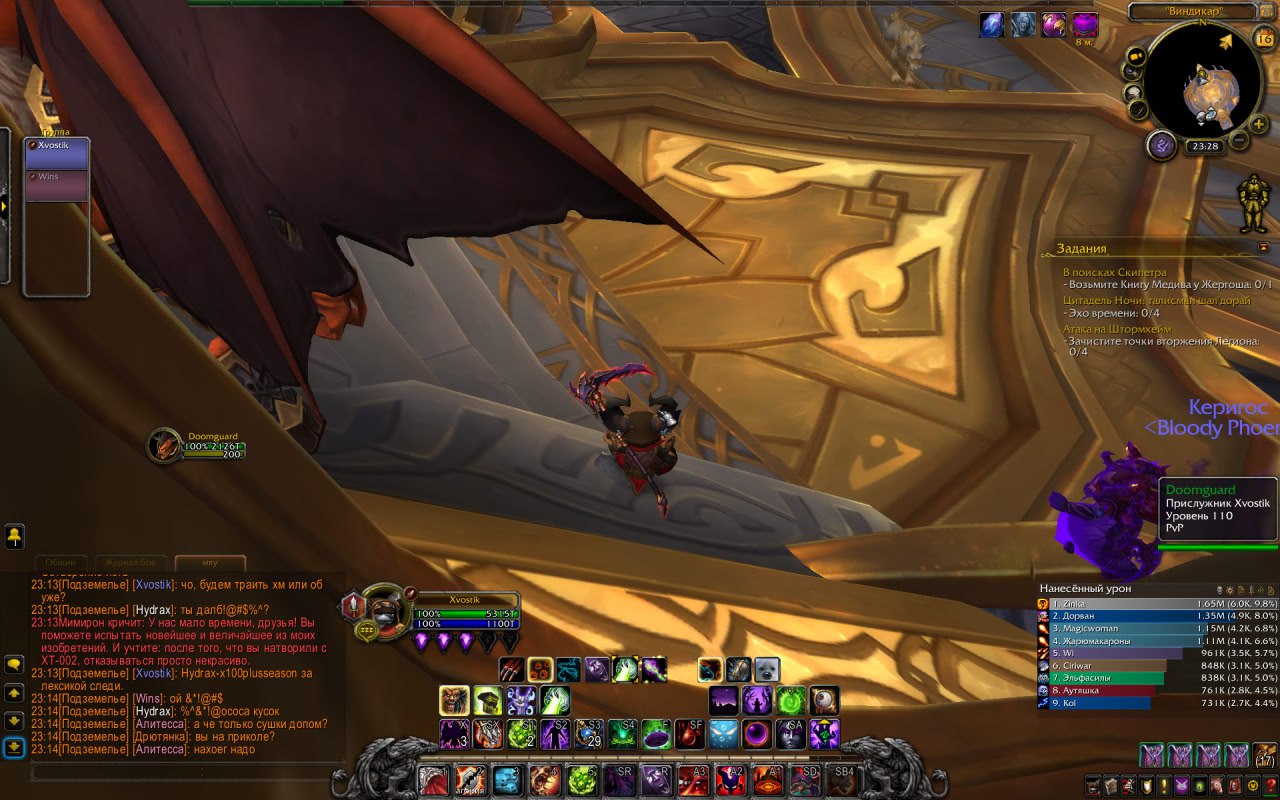Switch to the Журнал боя chat tab

[x=130, y=563]
